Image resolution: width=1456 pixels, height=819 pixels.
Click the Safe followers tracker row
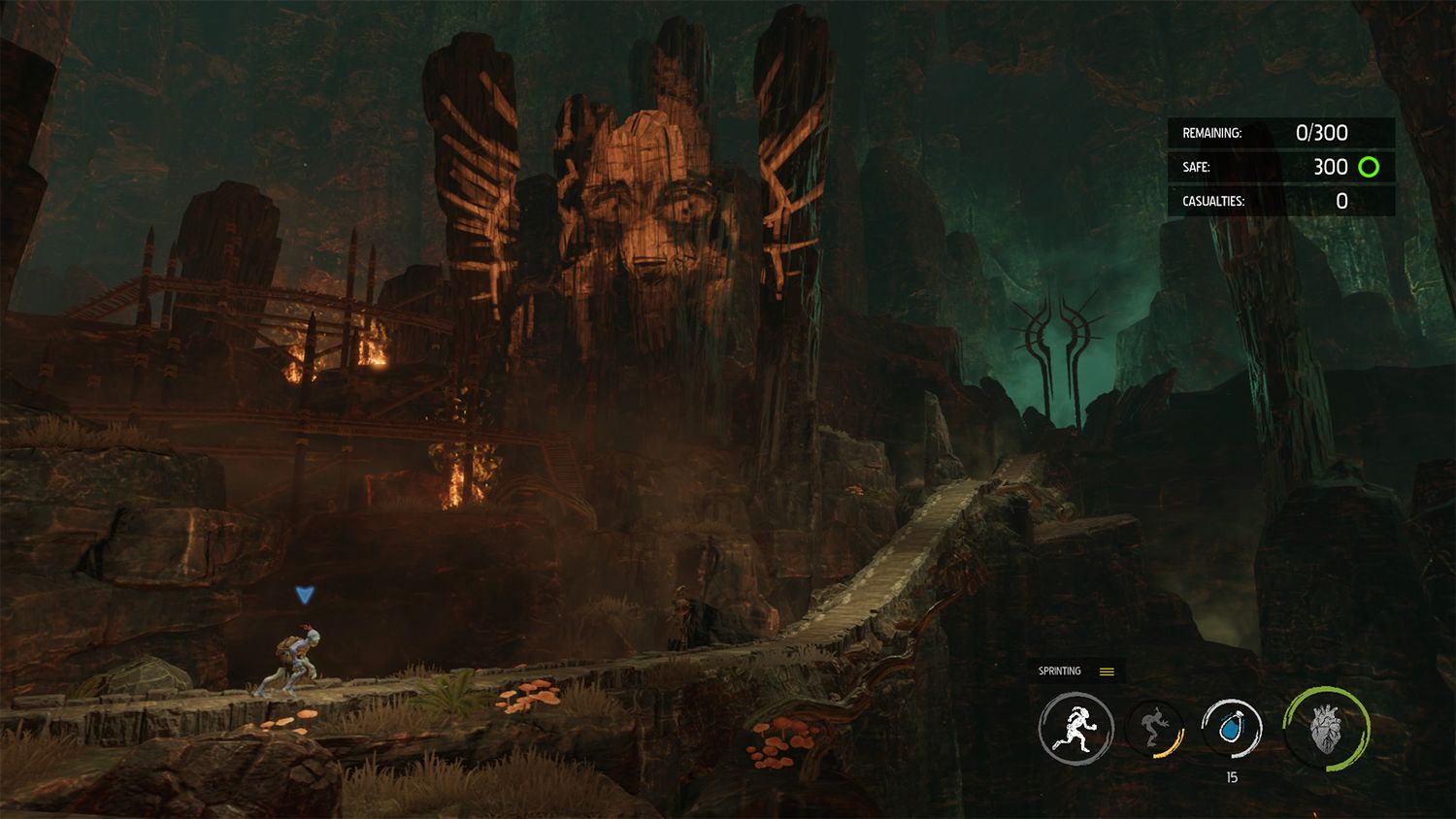pos(1281,167)
